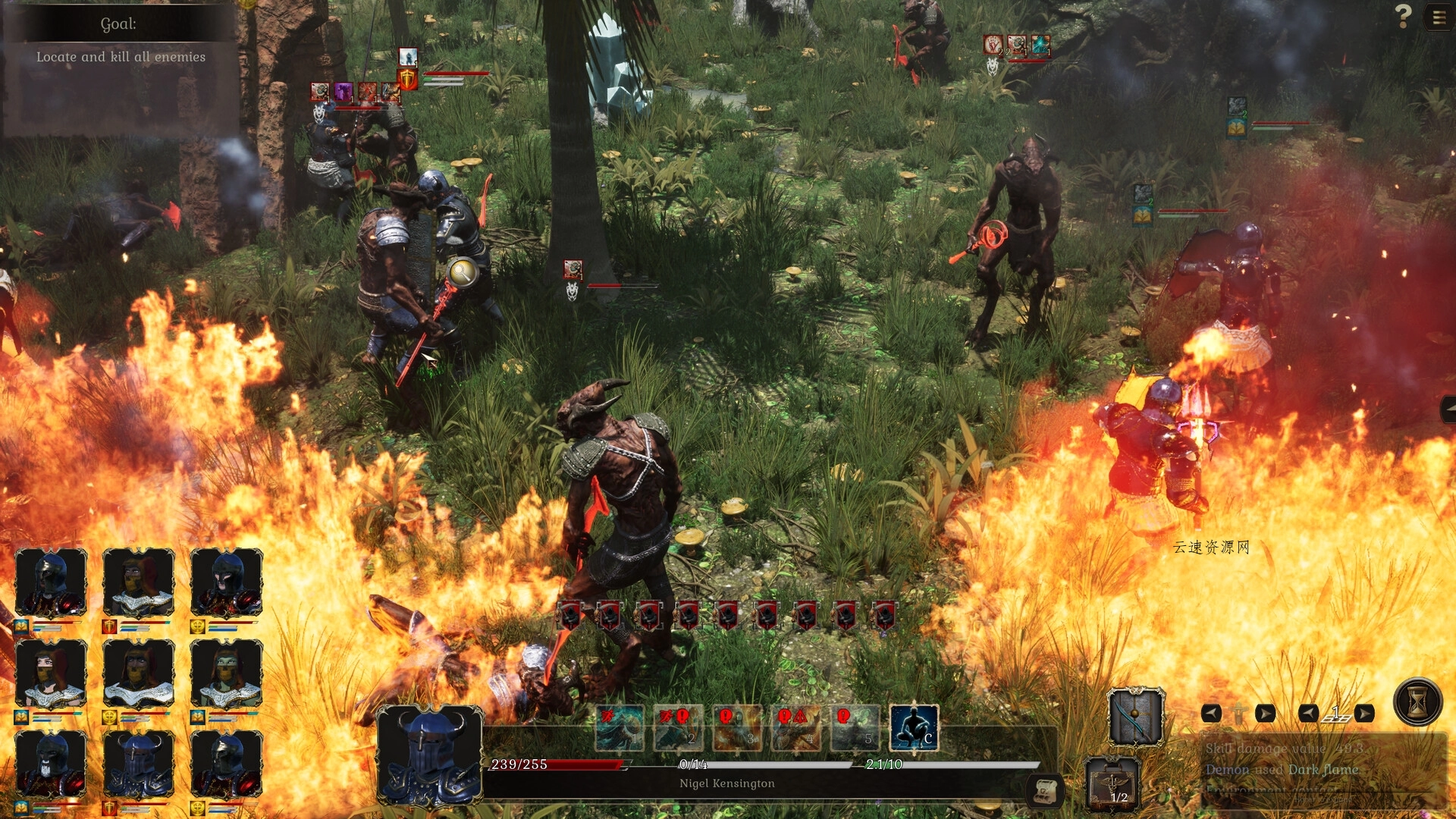The image size is (1456, 819).
Task: Activate skill slot 1
Action: [620, 727]
